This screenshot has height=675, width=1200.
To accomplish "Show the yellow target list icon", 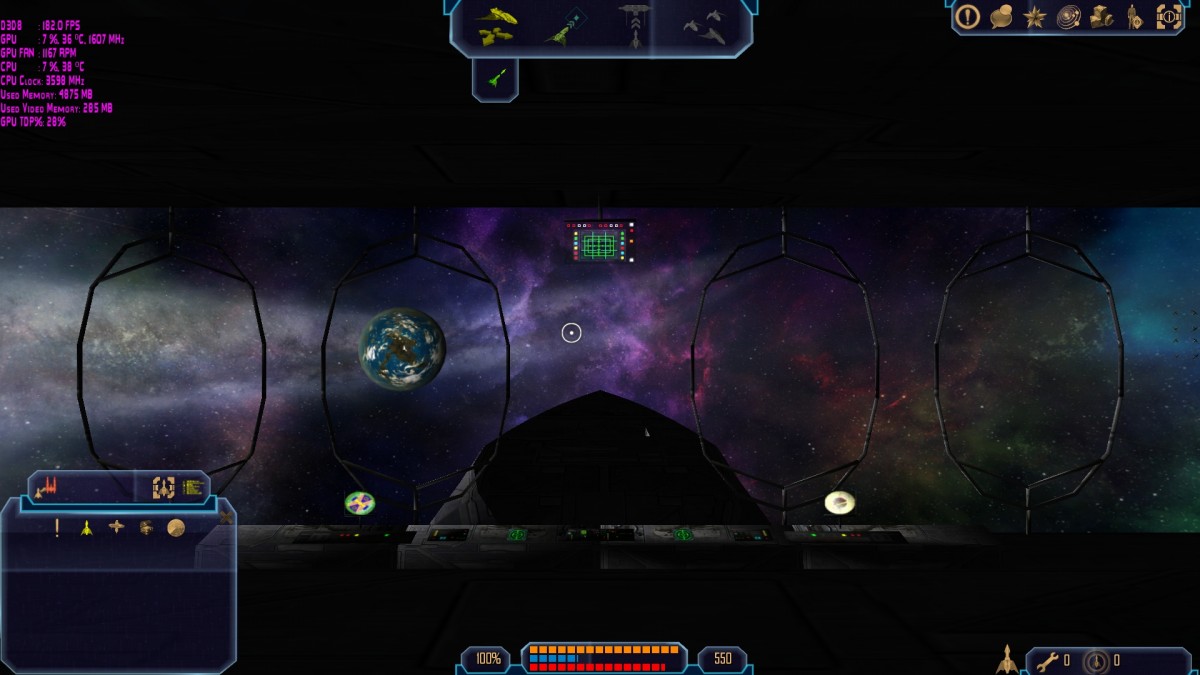I will coord(193,488).
